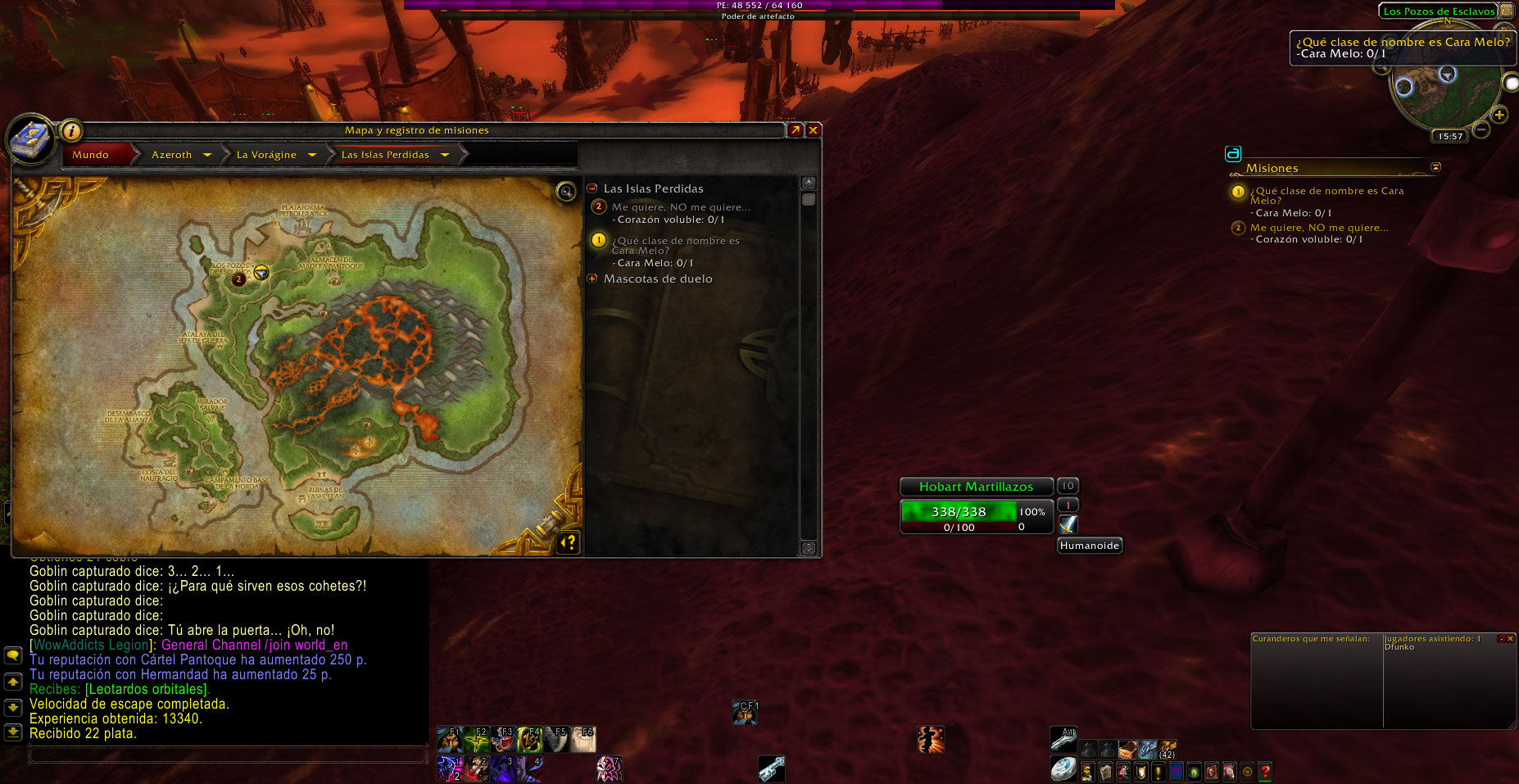This screenshot has width=1519, height=784.
Task: Select the Hobart Martillazos target frame
Action: point(976,487)
